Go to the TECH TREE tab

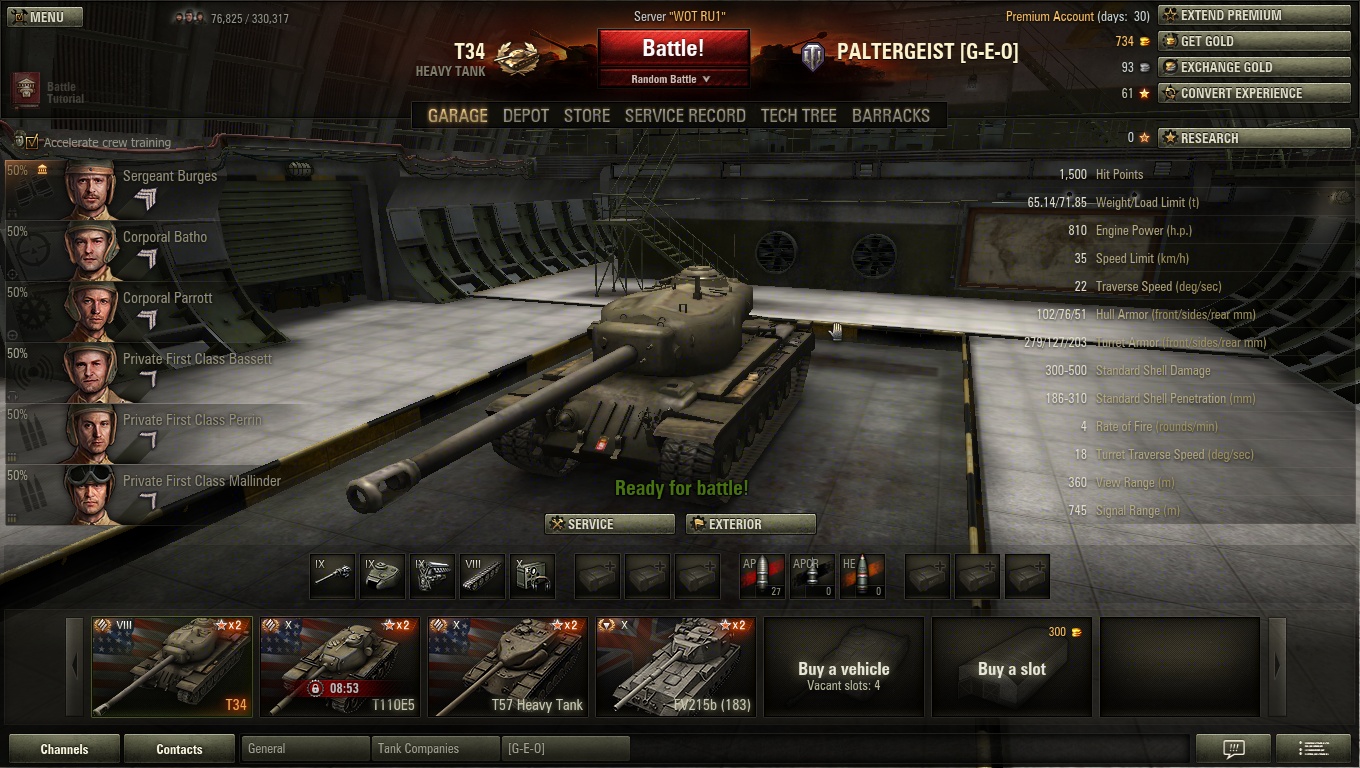pyautogui.click(x=798, y=116)
